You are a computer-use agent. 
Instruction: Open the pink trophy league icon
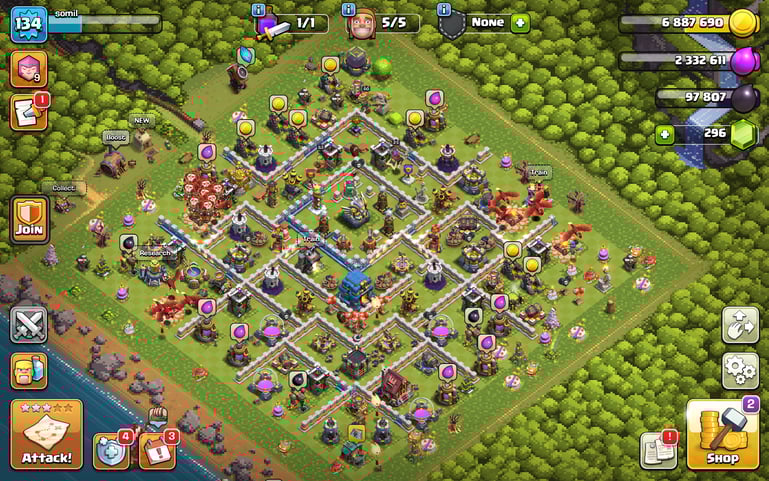click(27, 68)
